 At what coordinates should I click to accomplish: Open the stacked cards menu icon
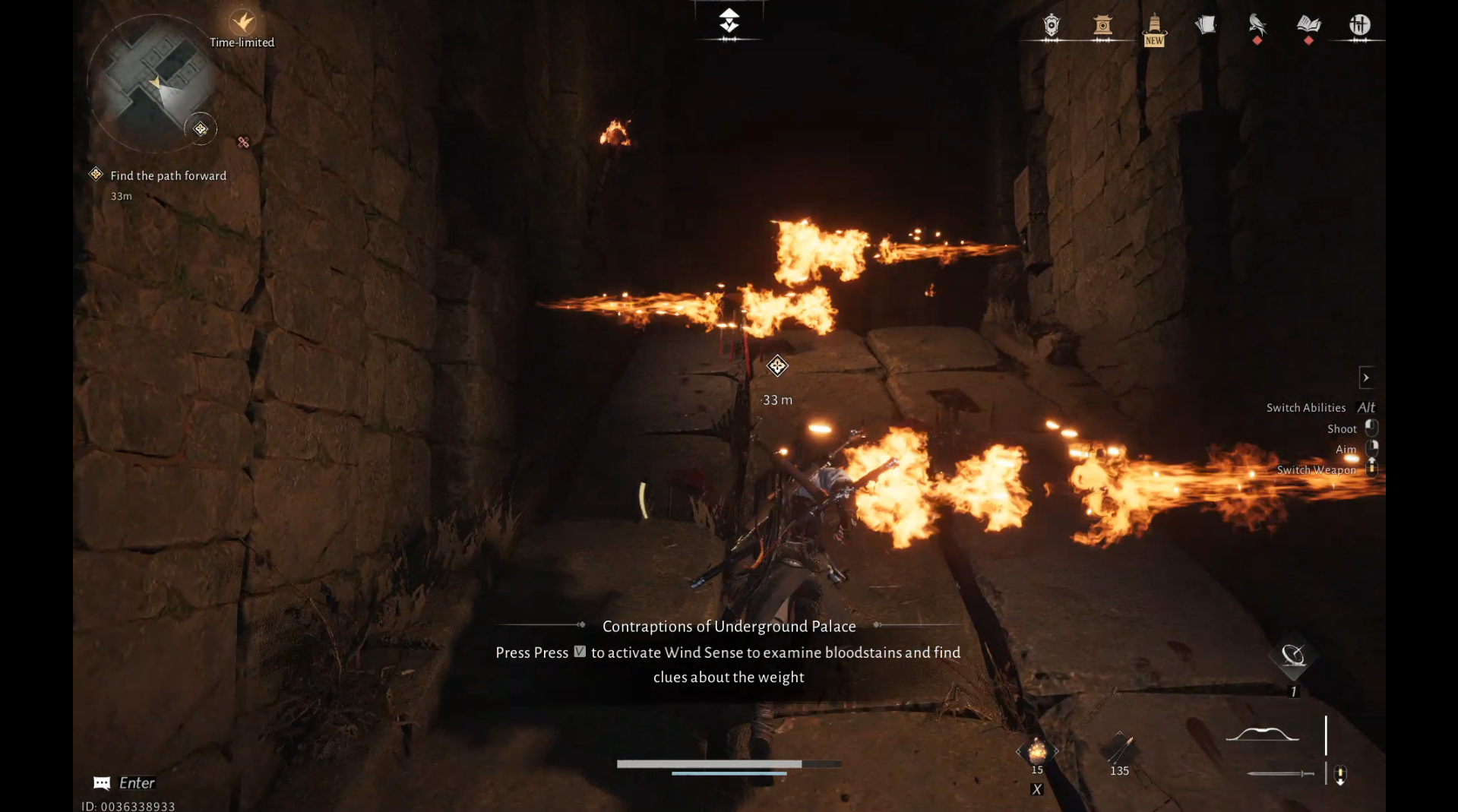click(x=1206, y=26)
